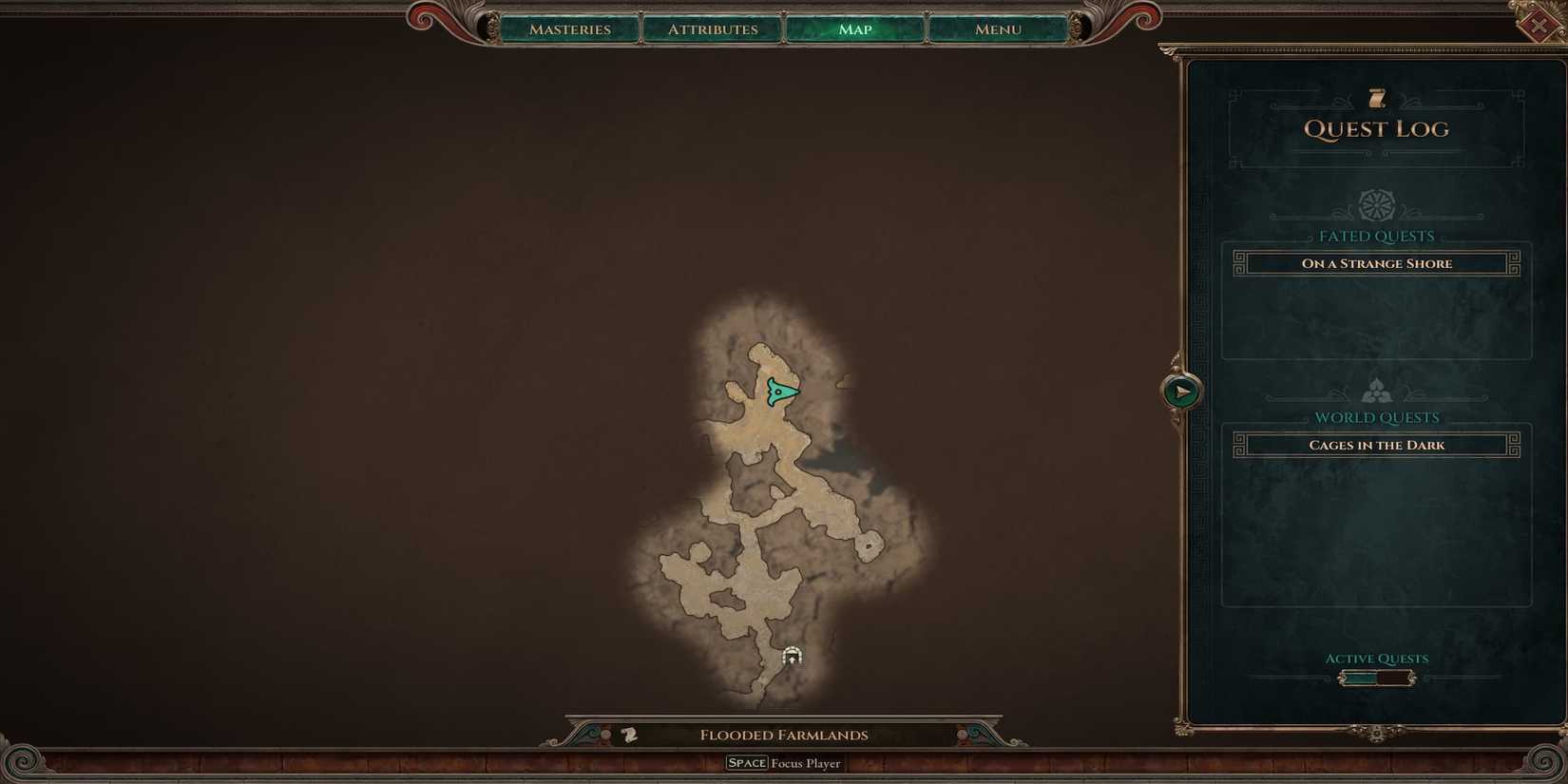The width and height of the screenshot is (1568, 784).
Task: Click the teal player arrow on the map
Action: [x=779, y=390]
